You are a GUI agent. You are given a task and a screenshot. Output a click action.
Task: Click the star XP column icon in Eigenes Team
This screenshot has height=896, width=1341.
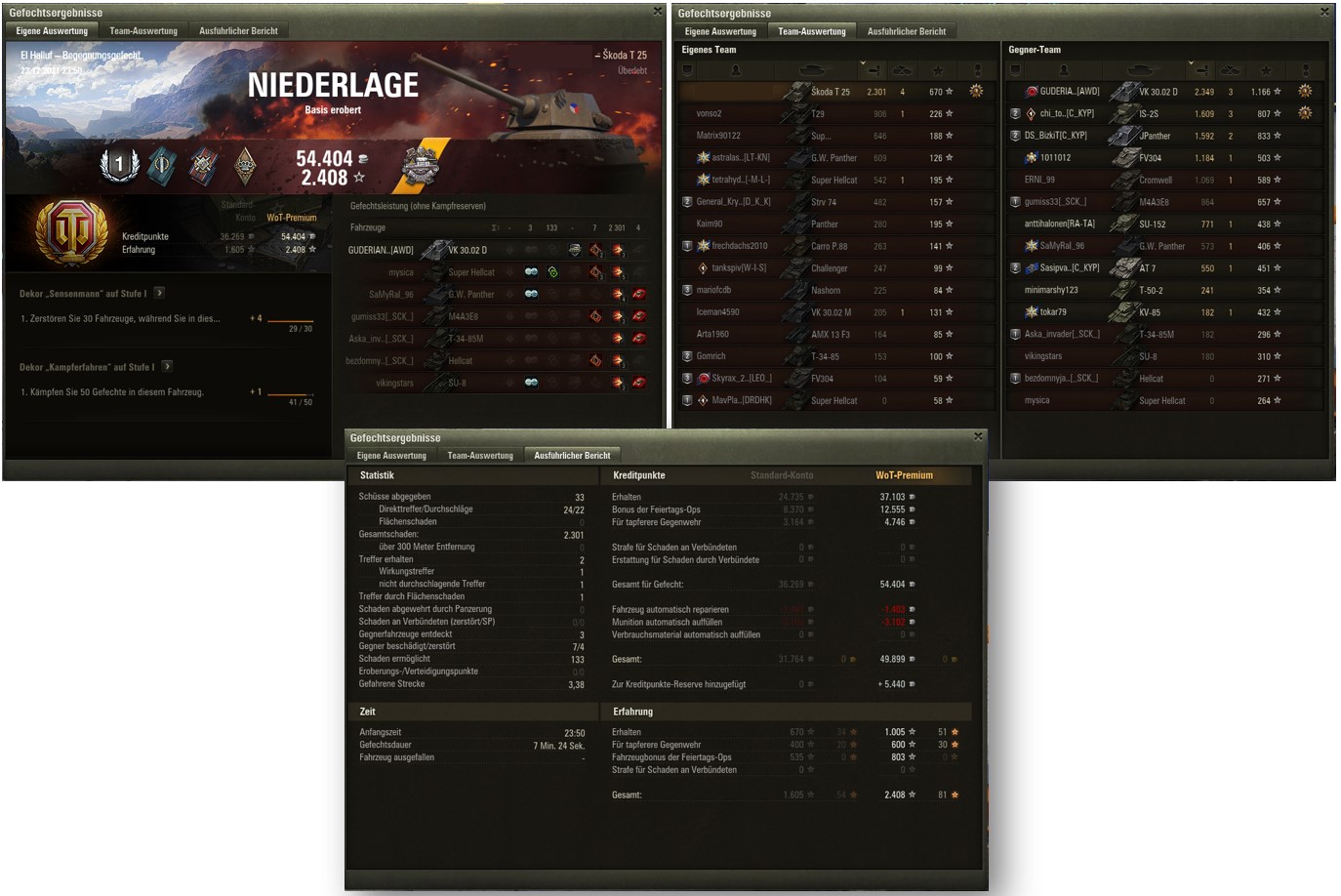click(939, 69)
